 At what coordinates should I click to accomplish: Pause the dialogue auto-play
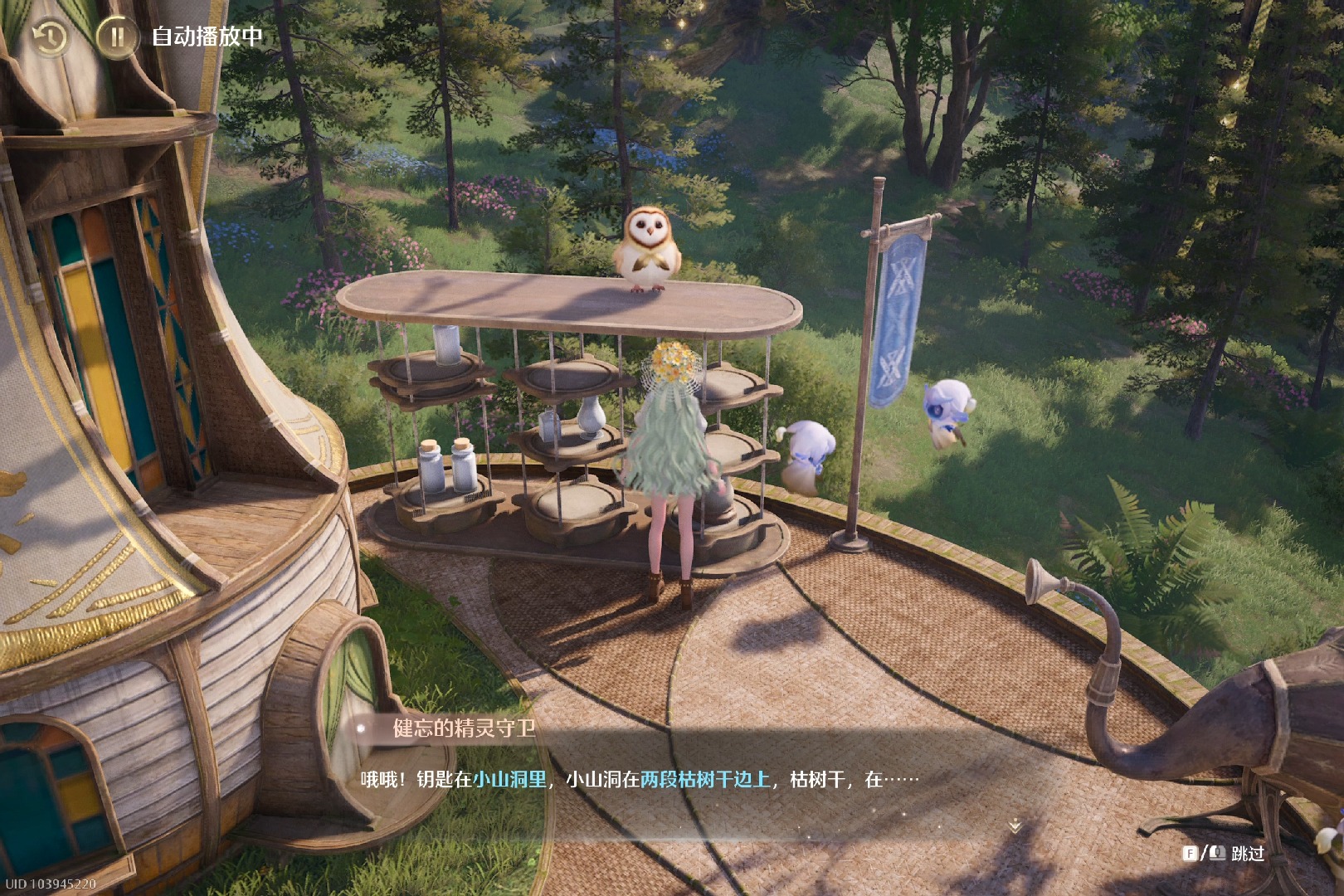[x=117, y=37]
